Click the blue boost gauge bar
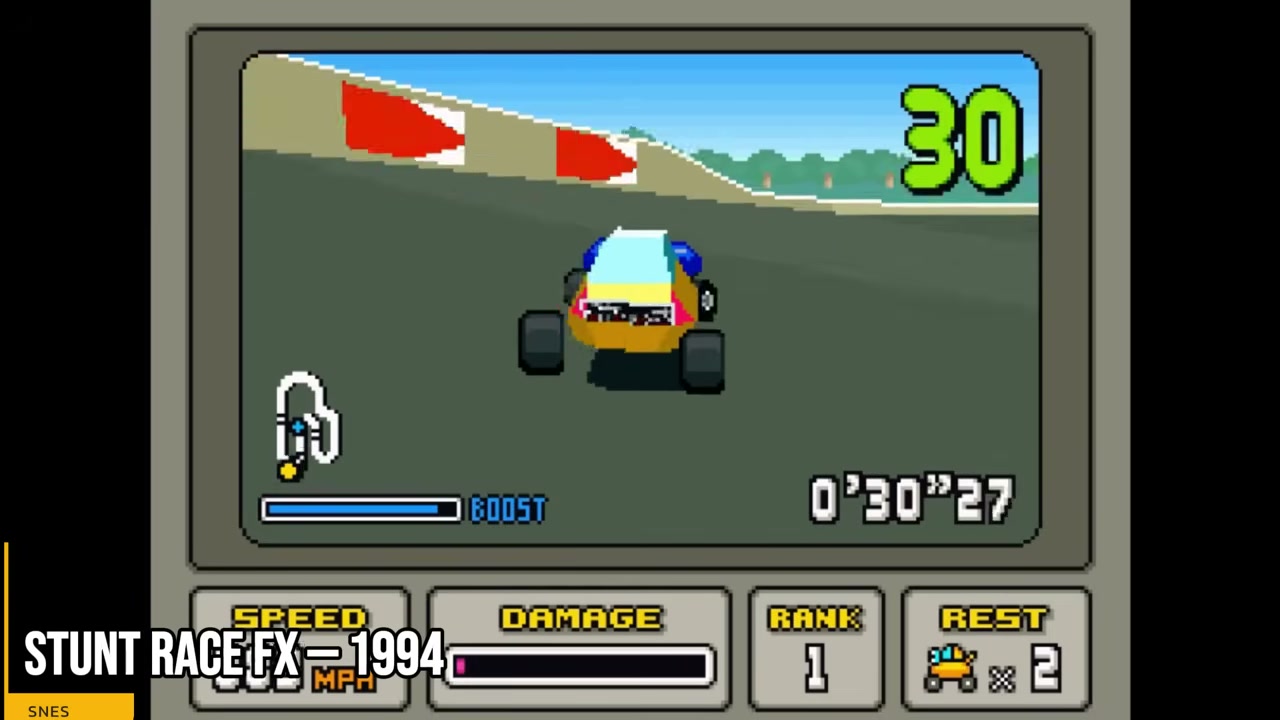Screen dimensions: 1280x720 [x=360, y=510]
